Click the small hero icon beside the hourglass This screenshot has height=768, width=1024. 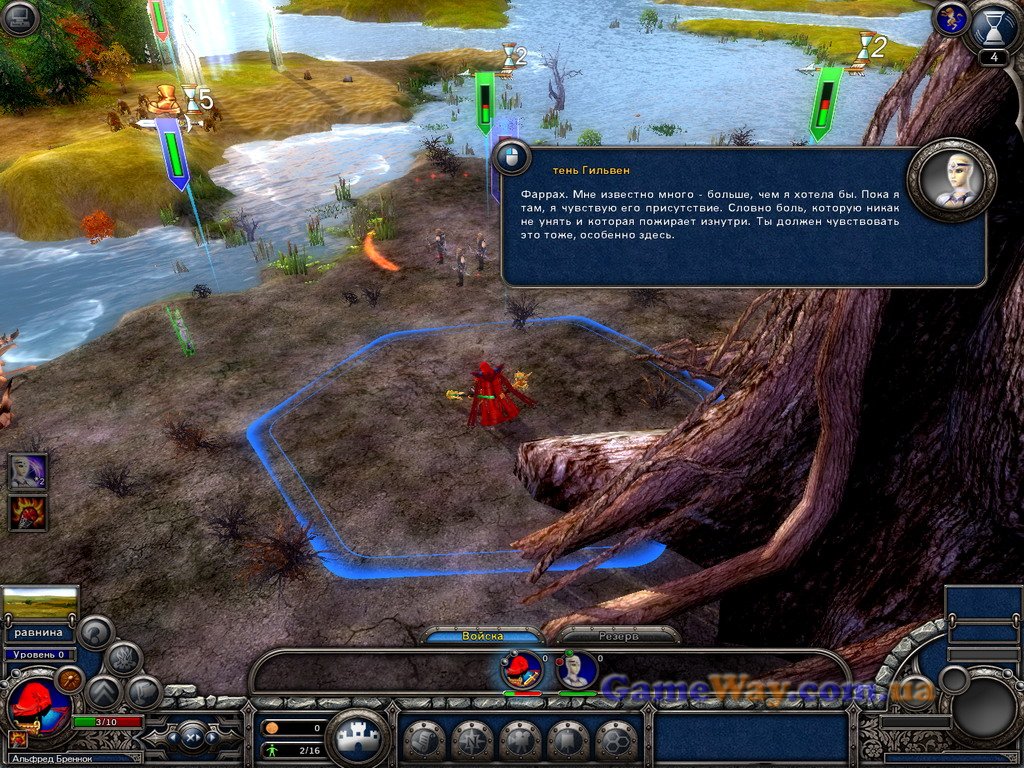pos(951,18)
